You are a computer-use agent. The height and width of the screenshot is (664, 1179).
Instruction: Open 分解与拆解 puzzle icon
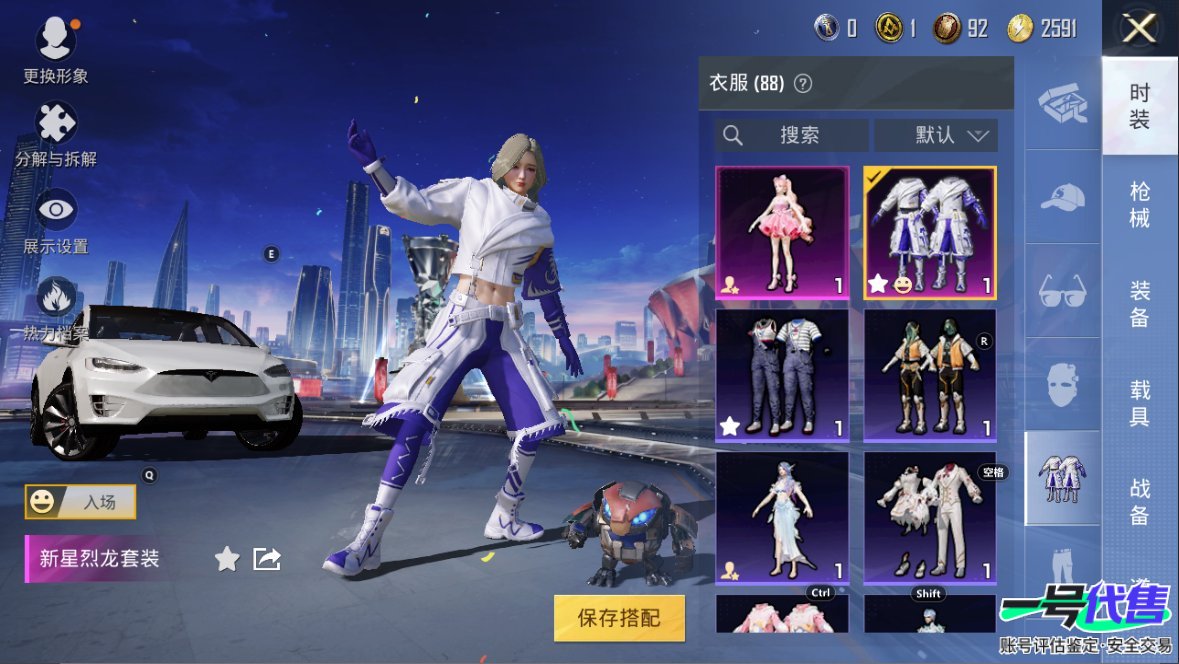(56, 125)
